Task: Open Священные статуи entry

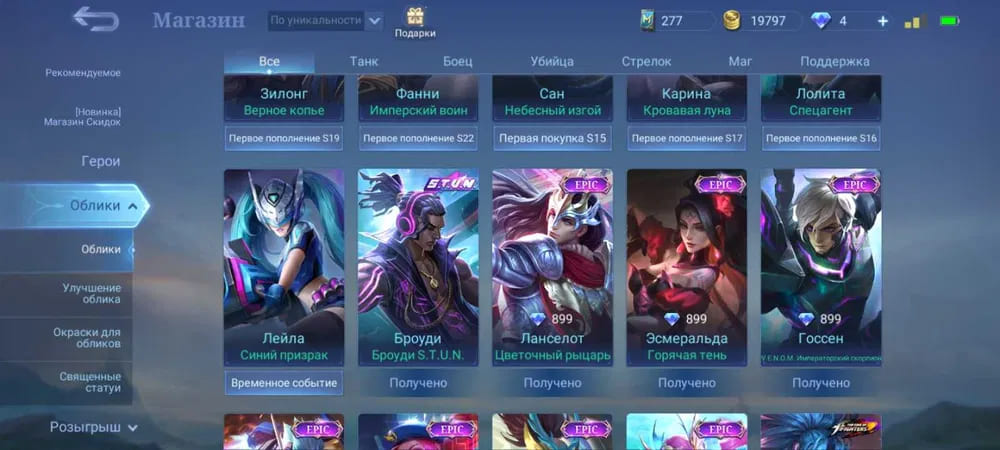Action: click(89, 381)
